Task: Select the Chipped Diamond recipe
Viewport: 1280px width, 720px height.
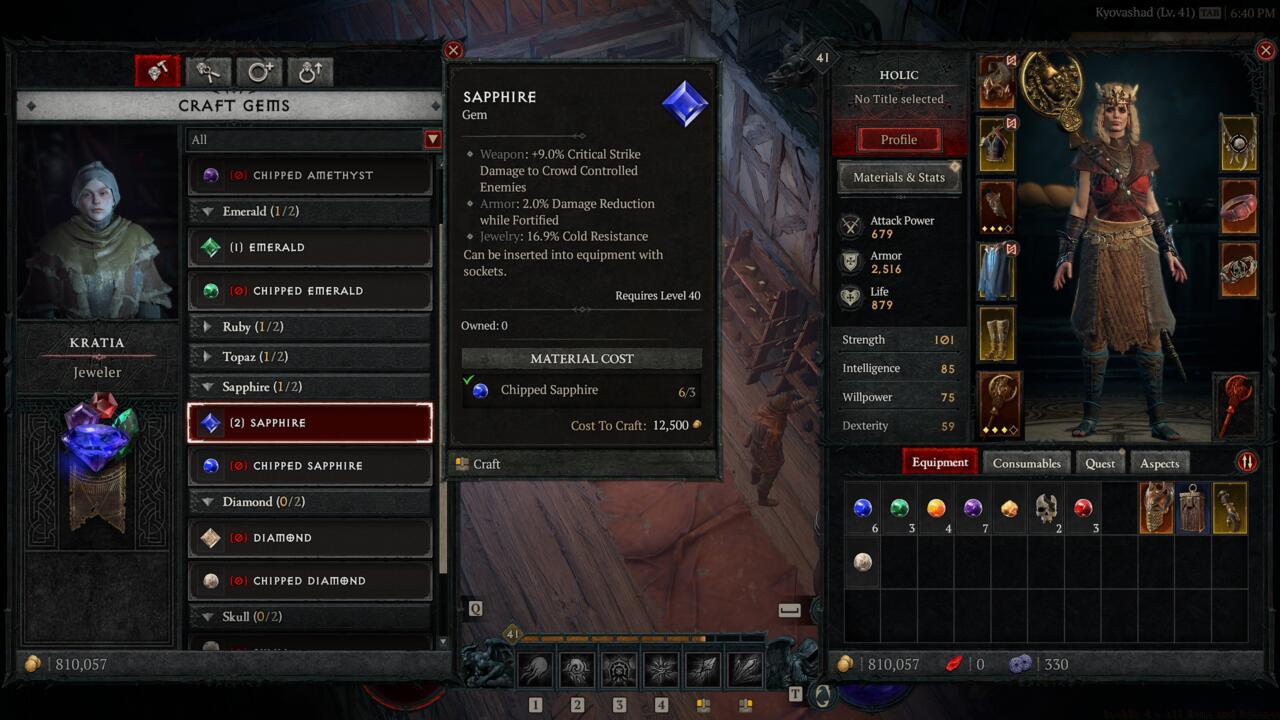Action: 310,581
